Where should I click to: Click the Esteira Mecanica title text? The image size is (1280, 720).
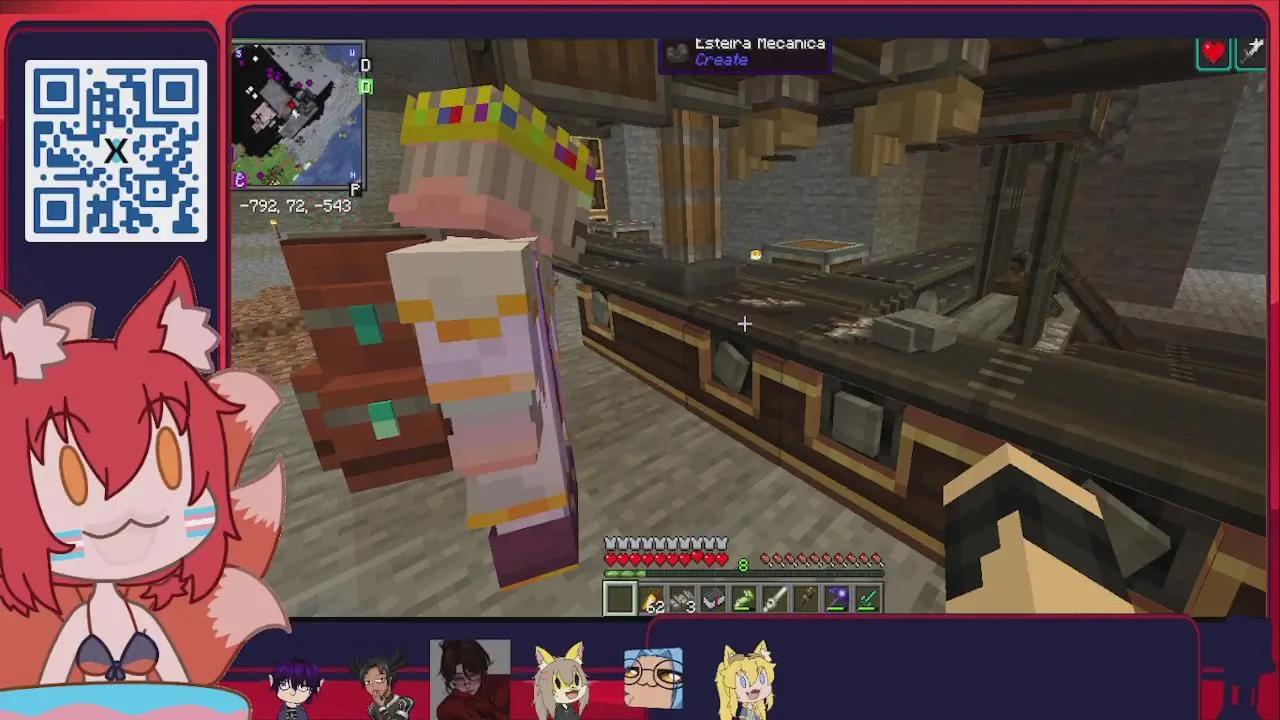click(x=759, y=43)
